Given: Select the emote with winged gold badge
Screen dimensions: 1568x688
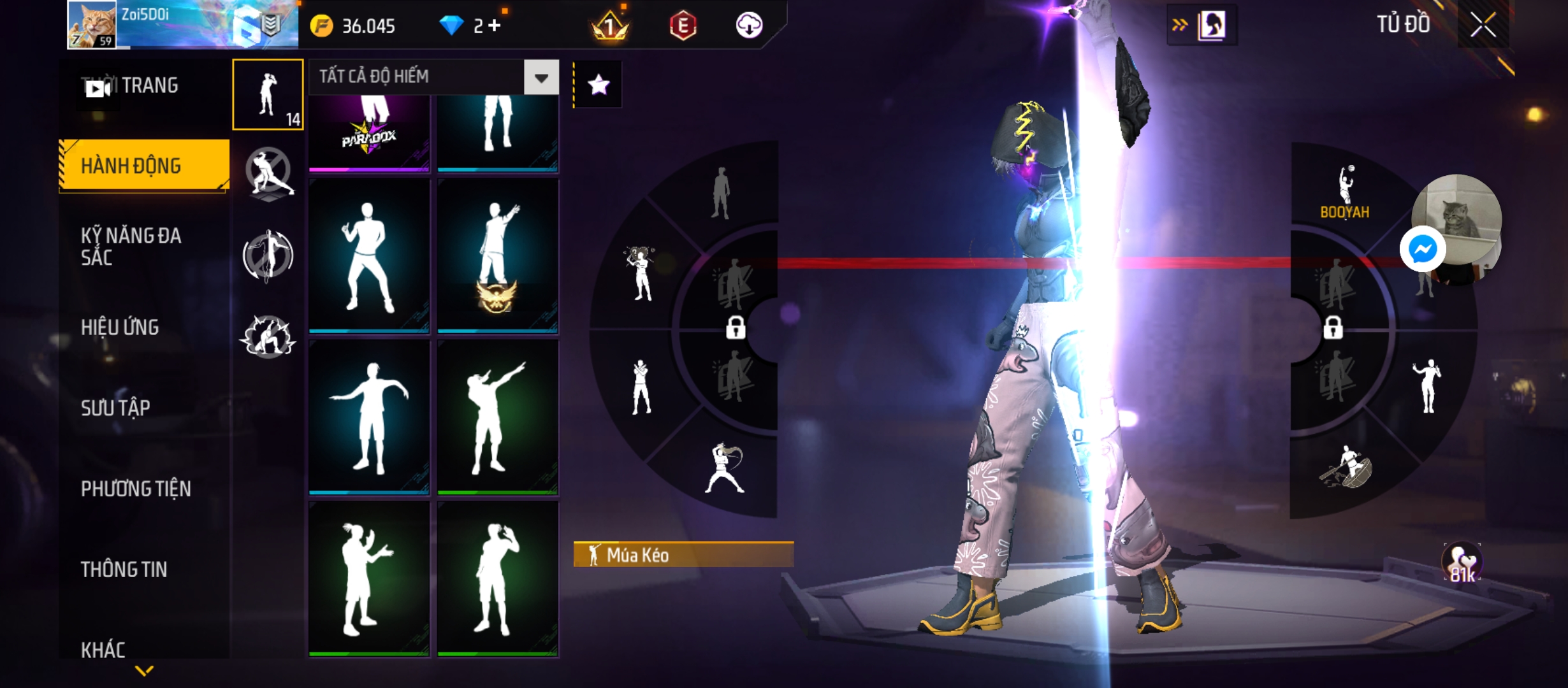Looking at the screenshot, I should coord(497,256).
